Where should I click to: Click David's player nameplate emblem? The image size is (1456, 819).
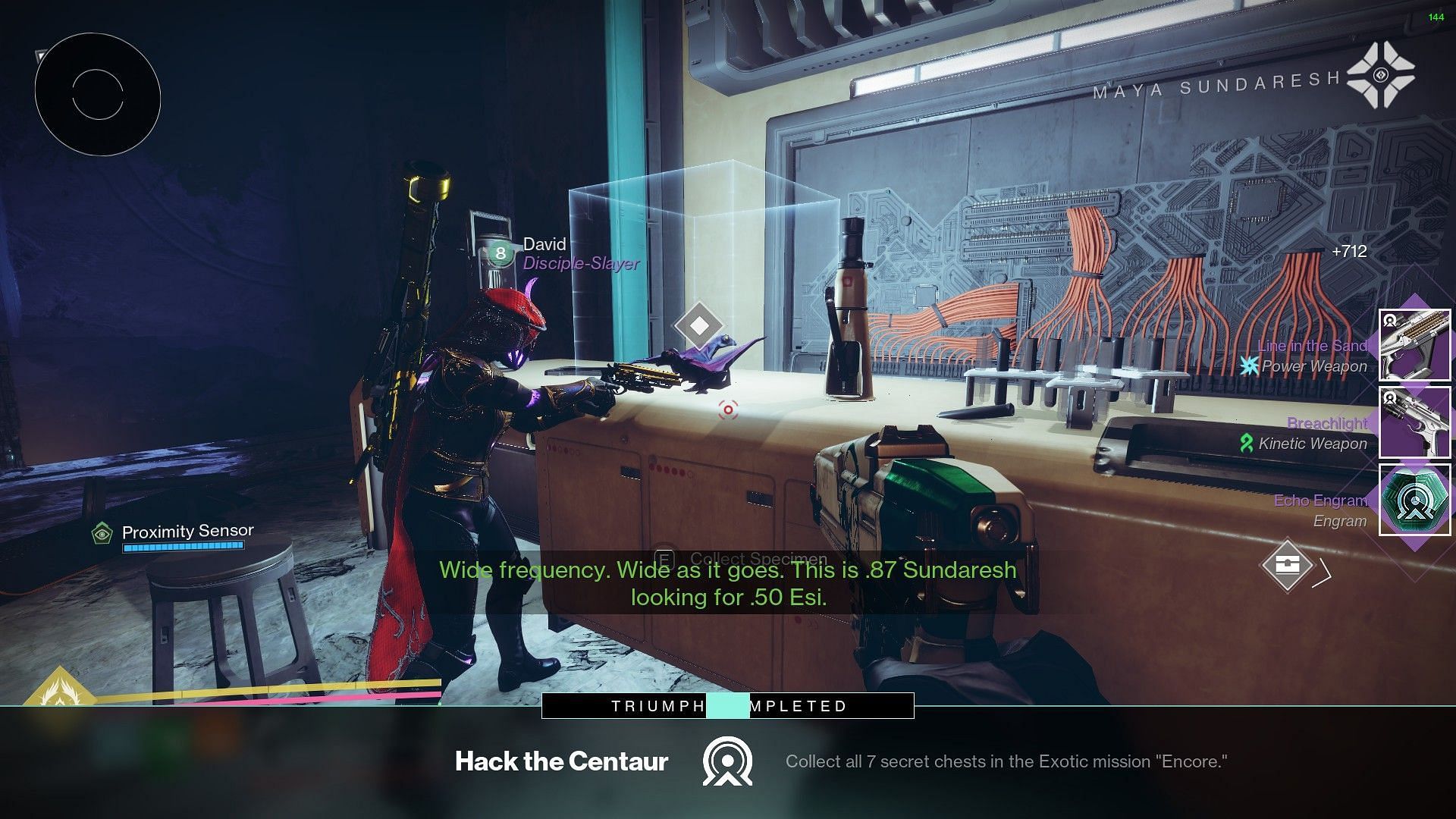coord(500,253)
